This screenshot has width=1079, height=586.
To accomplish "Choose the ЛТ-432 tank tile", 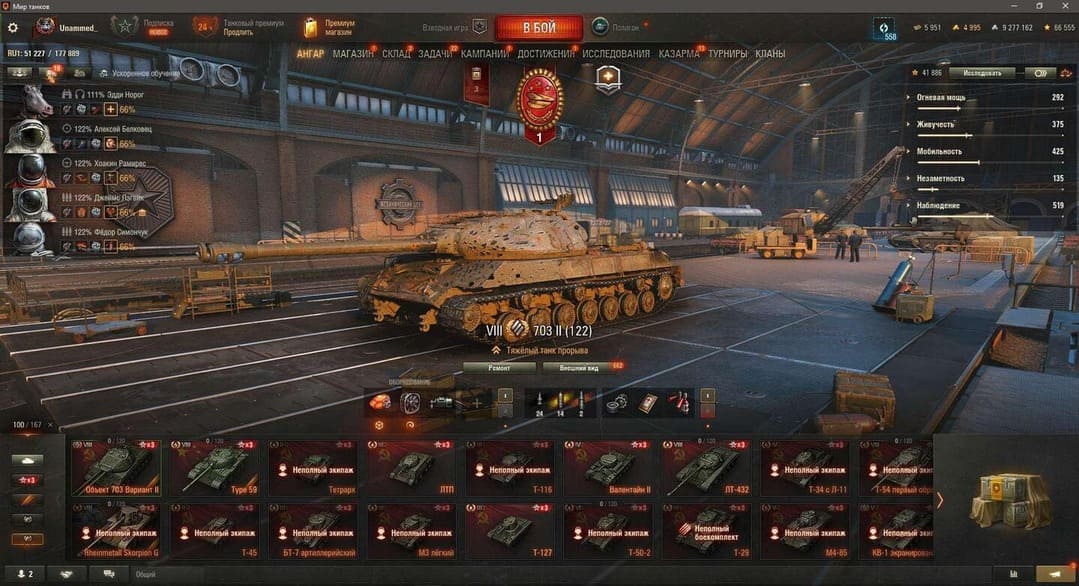I will coord(705,467).
